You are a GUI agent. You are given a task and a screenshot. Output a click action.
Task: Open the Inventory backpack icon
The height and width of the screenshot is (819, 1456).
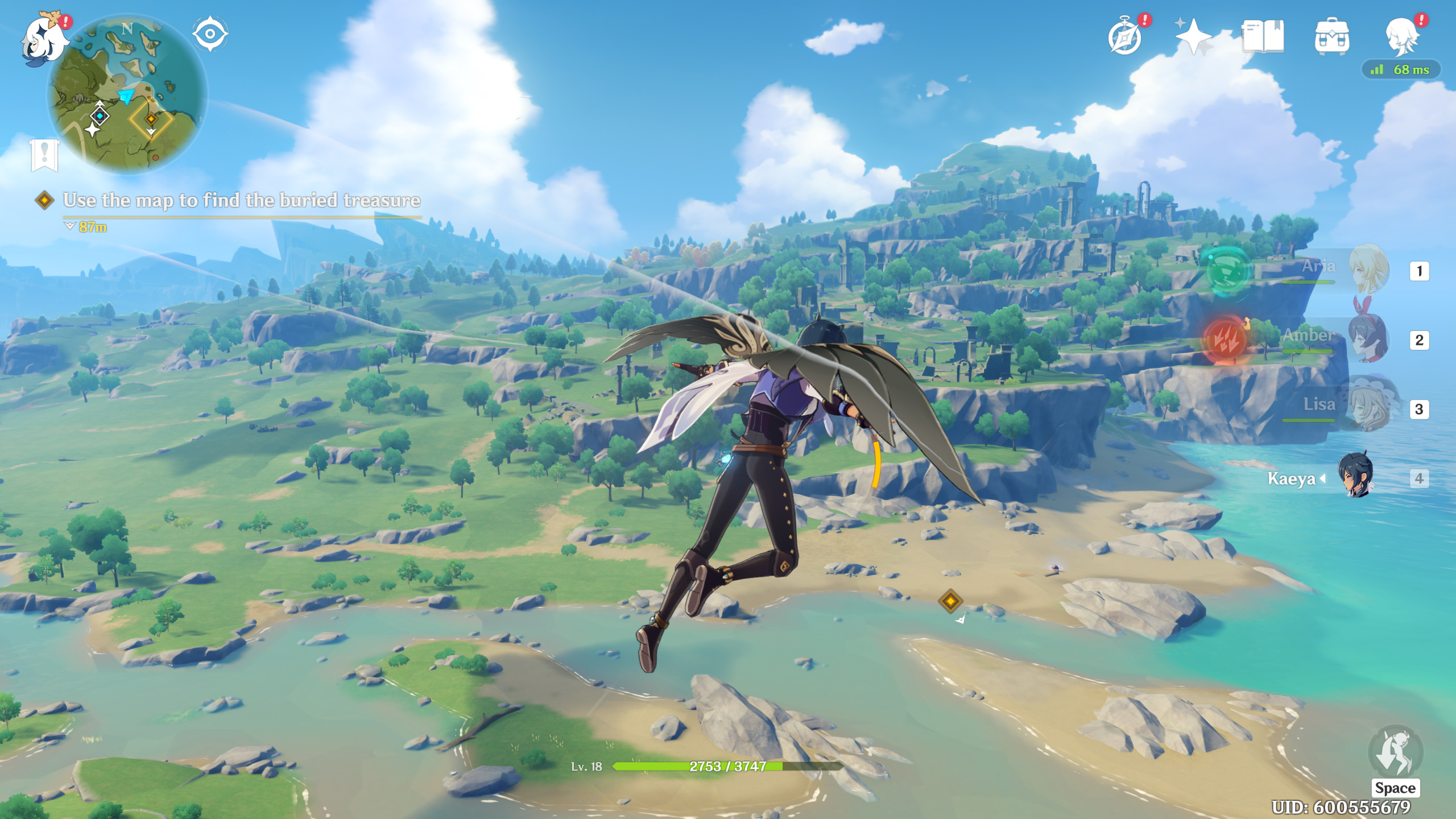point(1331,37)
